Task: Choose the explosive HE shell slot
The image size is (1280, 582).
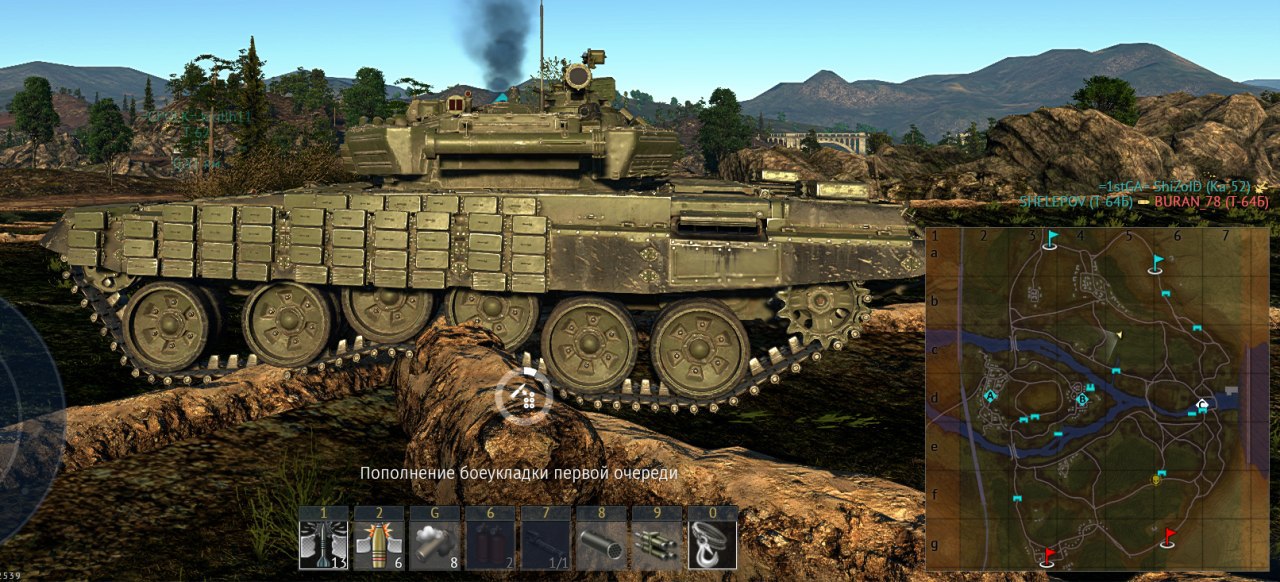Action: coord(379,544)
